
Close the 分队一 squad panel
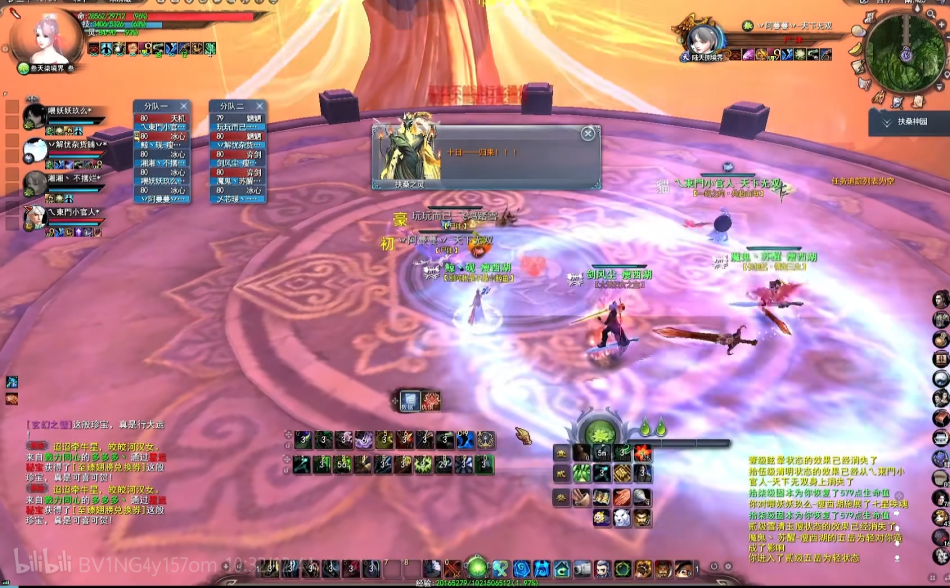(185, 105)
